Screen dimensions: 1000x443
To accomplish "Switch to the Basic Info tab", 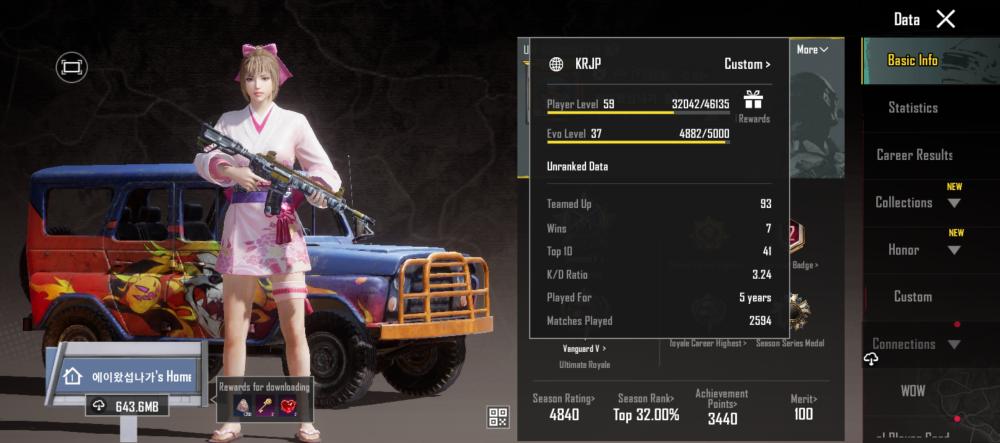I will click(912, 60).
